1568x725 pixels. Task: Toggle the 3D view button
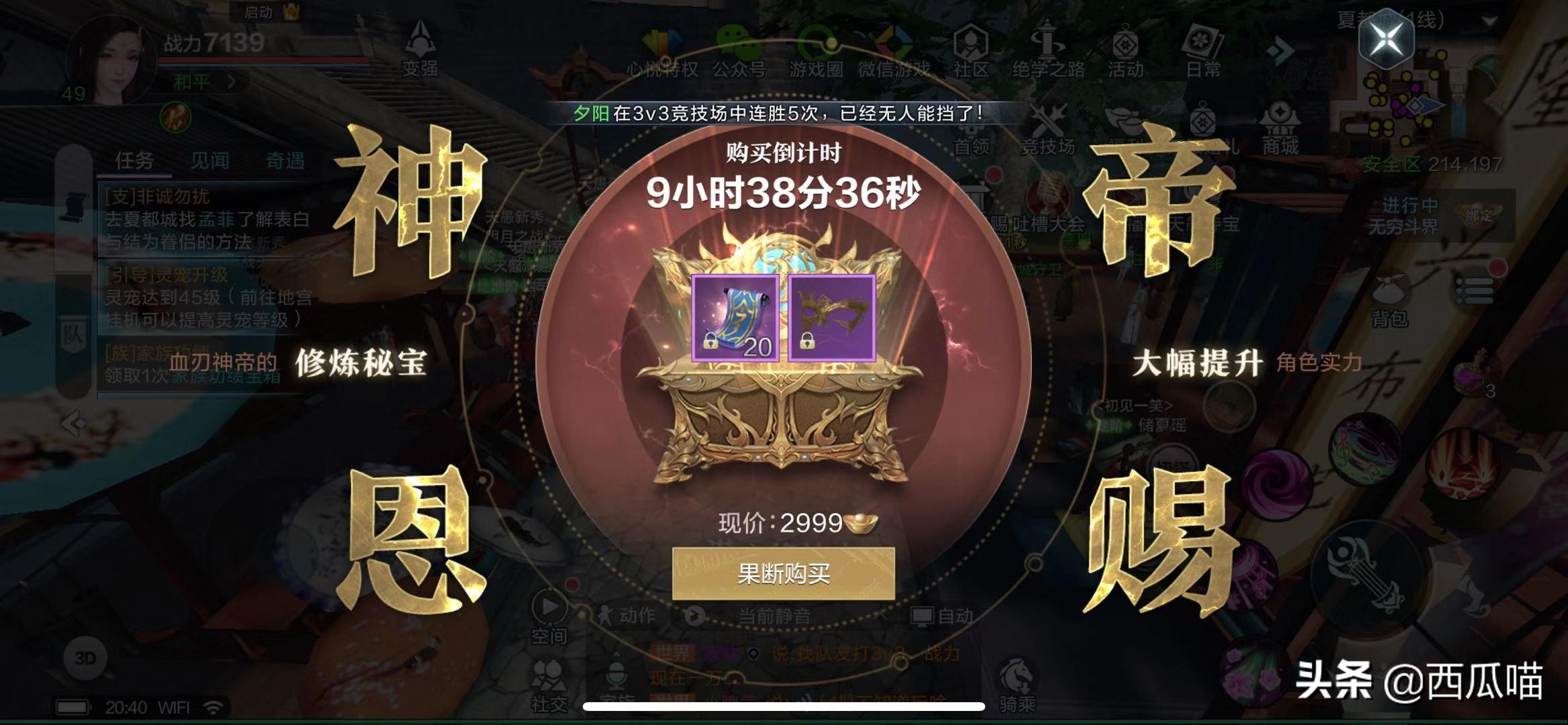tap(86, 657)
